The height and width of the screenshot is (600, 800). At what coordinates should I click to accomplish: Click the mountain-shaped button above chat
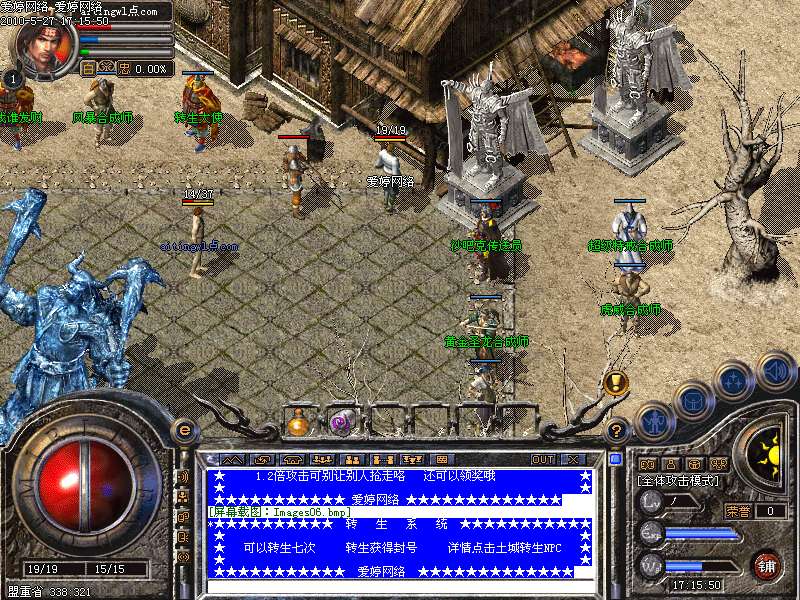pyautogui.click(x=232, y=459)
